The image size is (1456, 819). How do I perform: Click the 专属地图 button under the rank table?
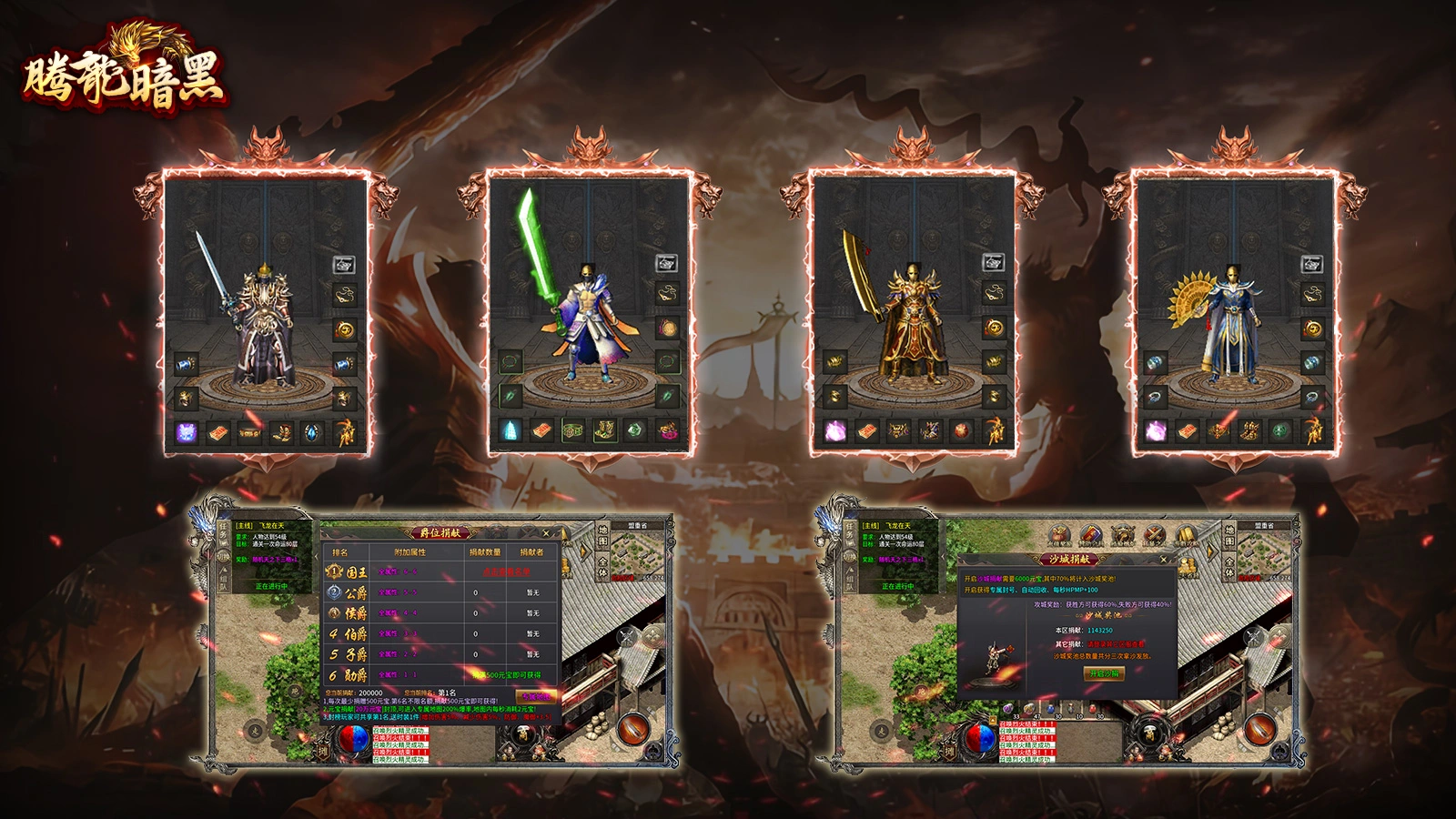pyautogui.click(x=535, y=696)
